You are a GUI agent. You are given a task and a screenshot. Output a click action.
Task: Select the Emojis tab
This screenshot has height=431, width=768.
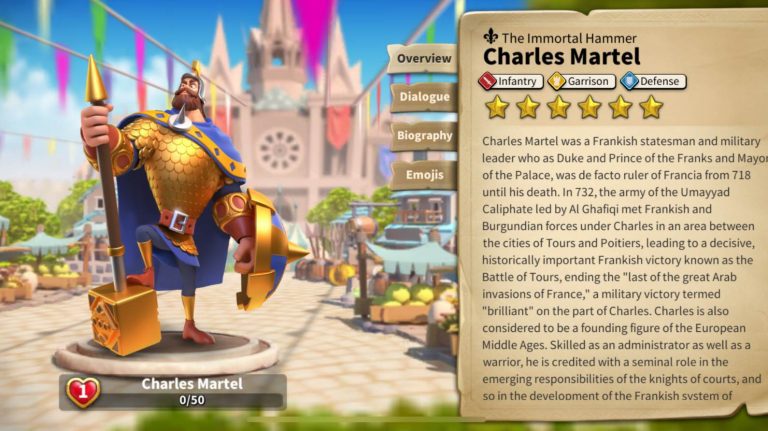(423, 175)
